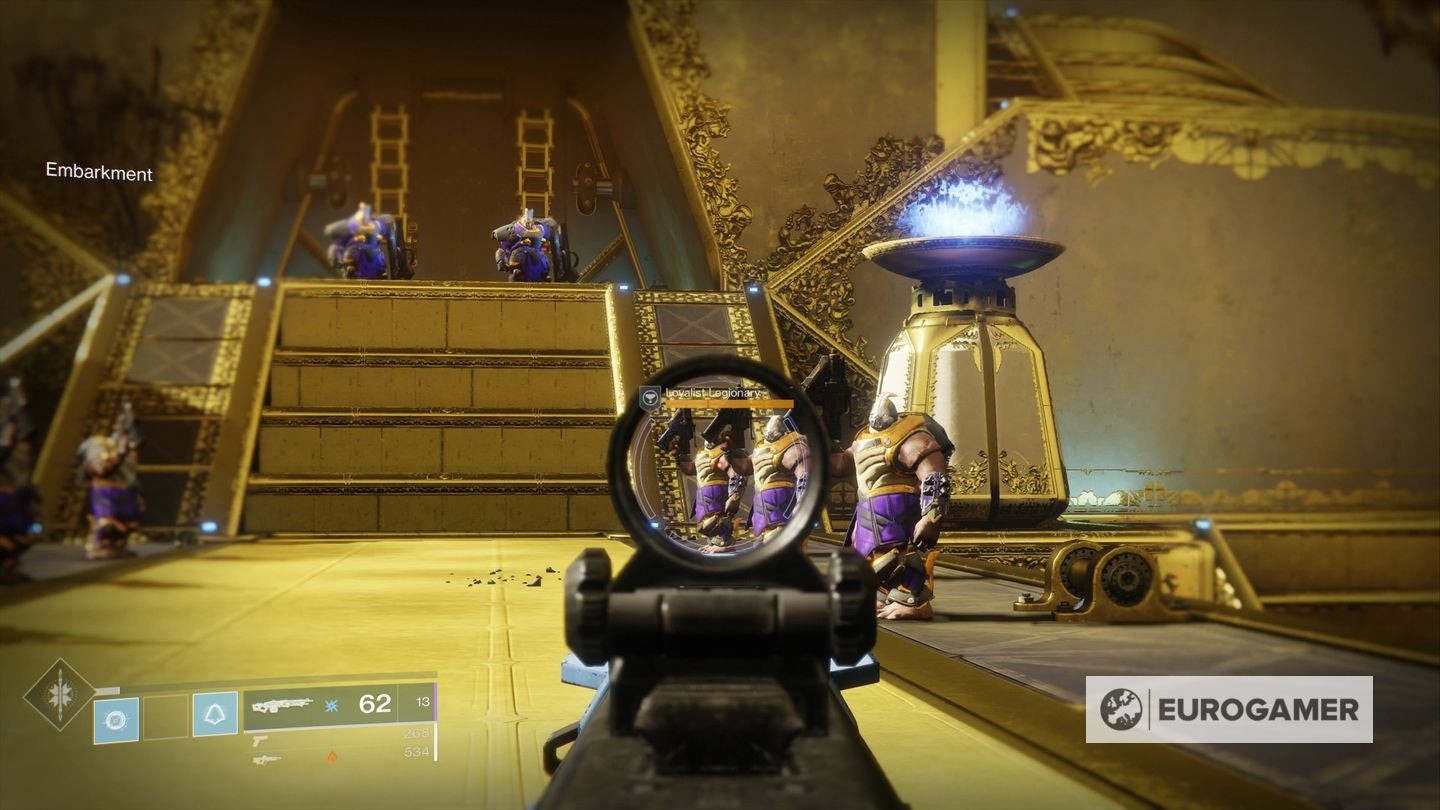Activate the diamond-shaped super ability icon
Viewport: 1440px width, 810px height.
click(59, 693)
